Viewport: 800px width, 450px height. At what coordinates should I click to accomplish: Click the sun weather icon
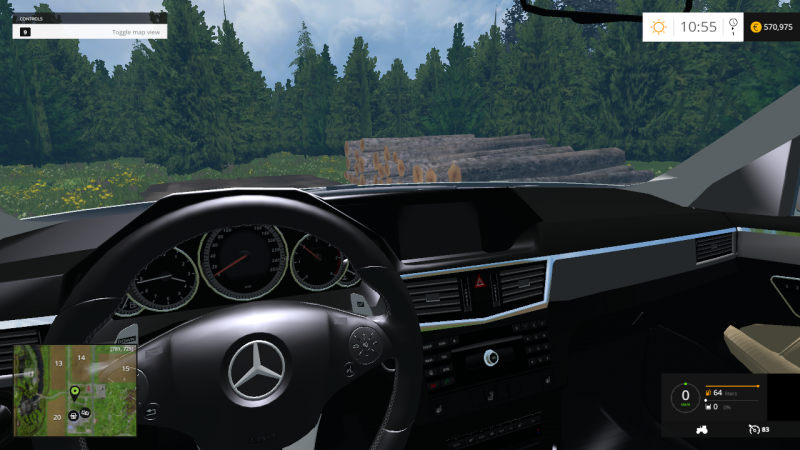[659, 27]
